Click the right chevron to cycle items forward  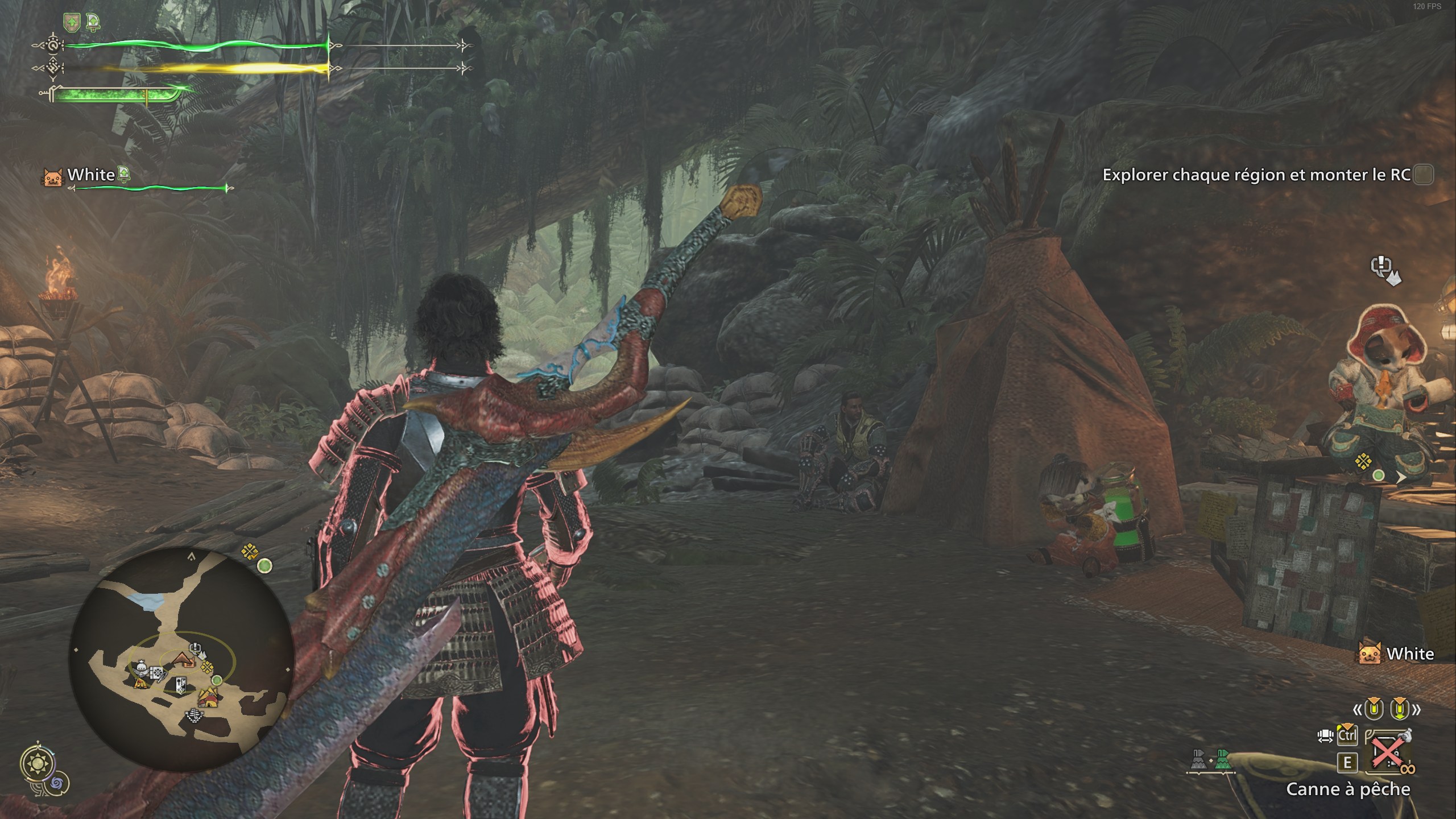[x=1417, y=710]
